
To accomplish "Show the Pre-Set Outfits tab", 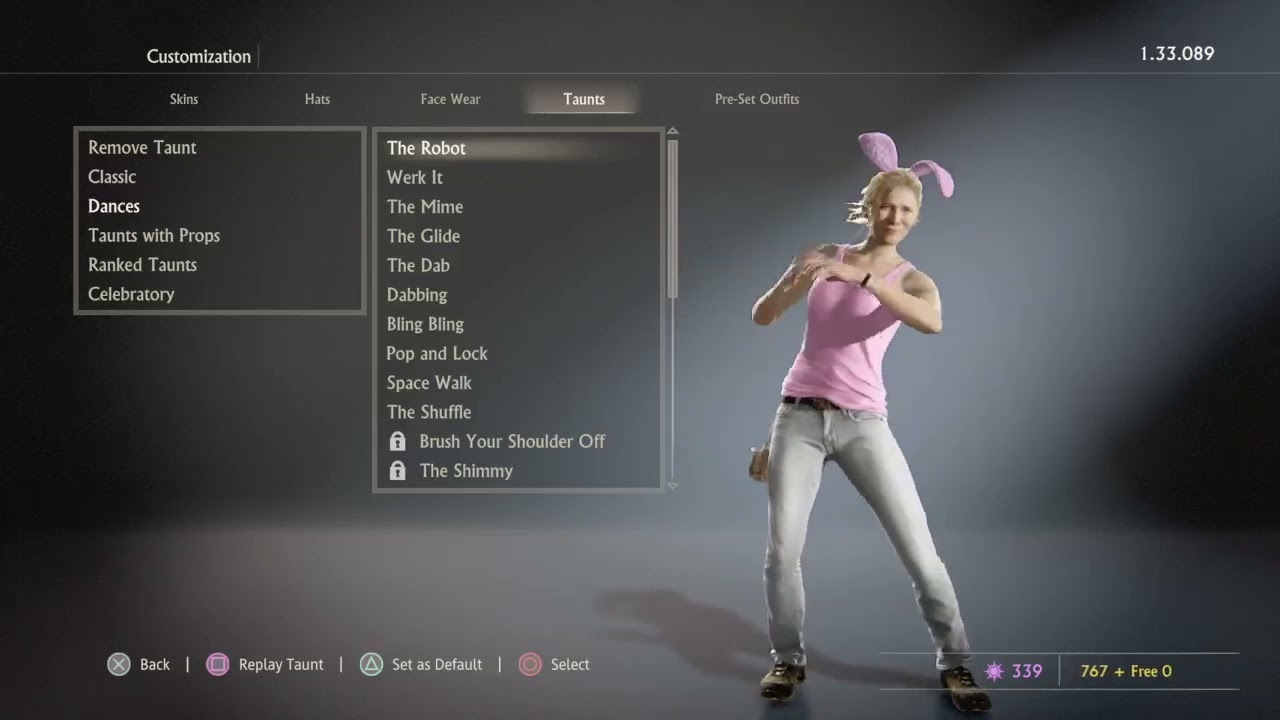I will [x=756, y=99].
